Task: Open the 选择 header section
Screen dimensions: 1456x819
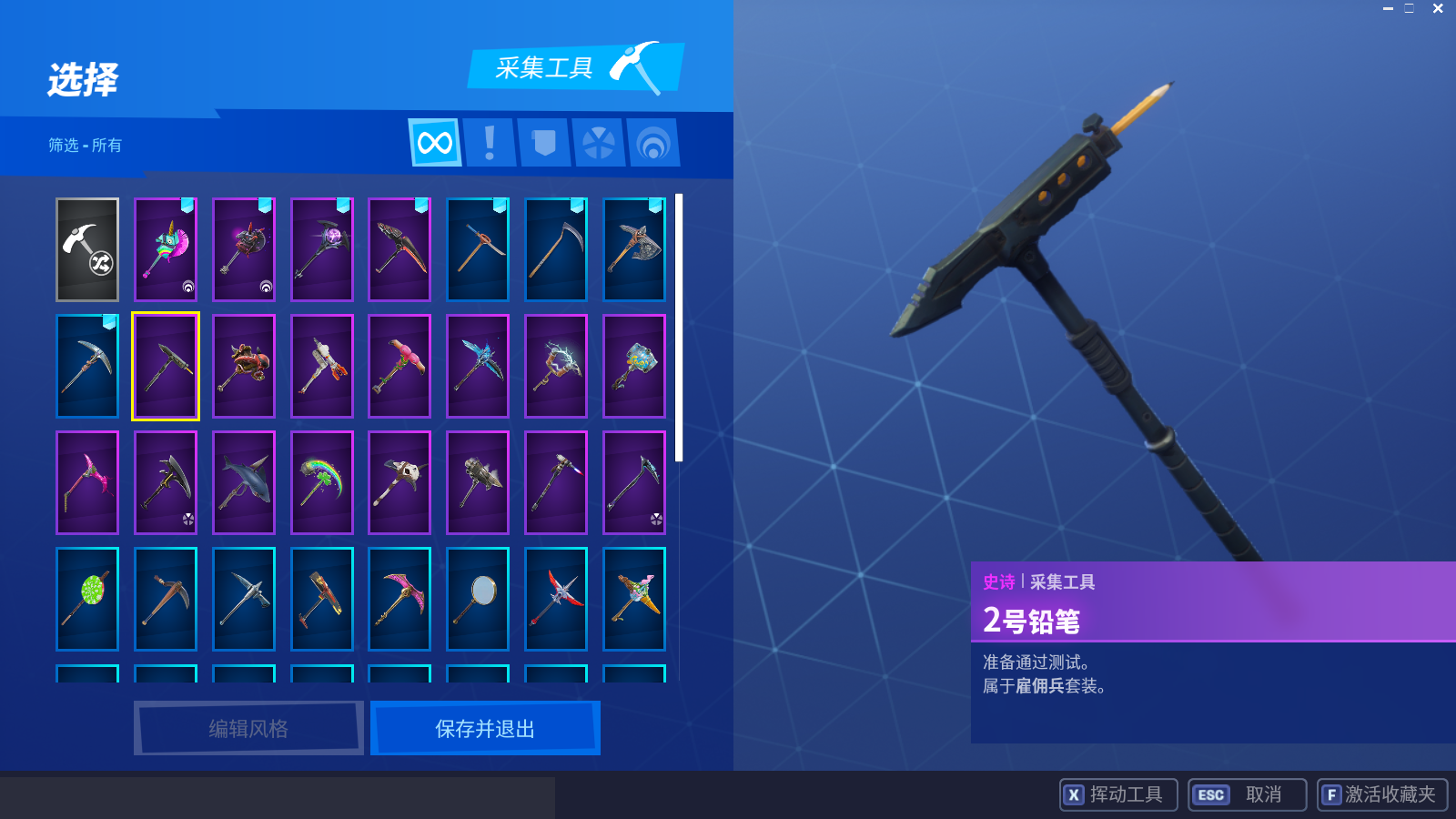Action: (82, 80)
